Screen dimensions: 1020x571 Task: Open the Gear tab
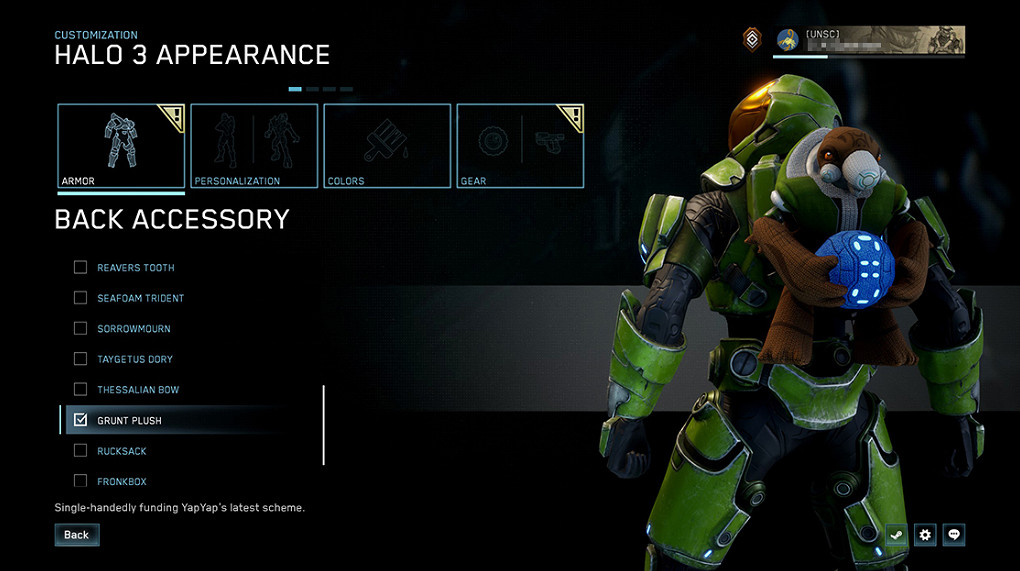coord(520,146)
